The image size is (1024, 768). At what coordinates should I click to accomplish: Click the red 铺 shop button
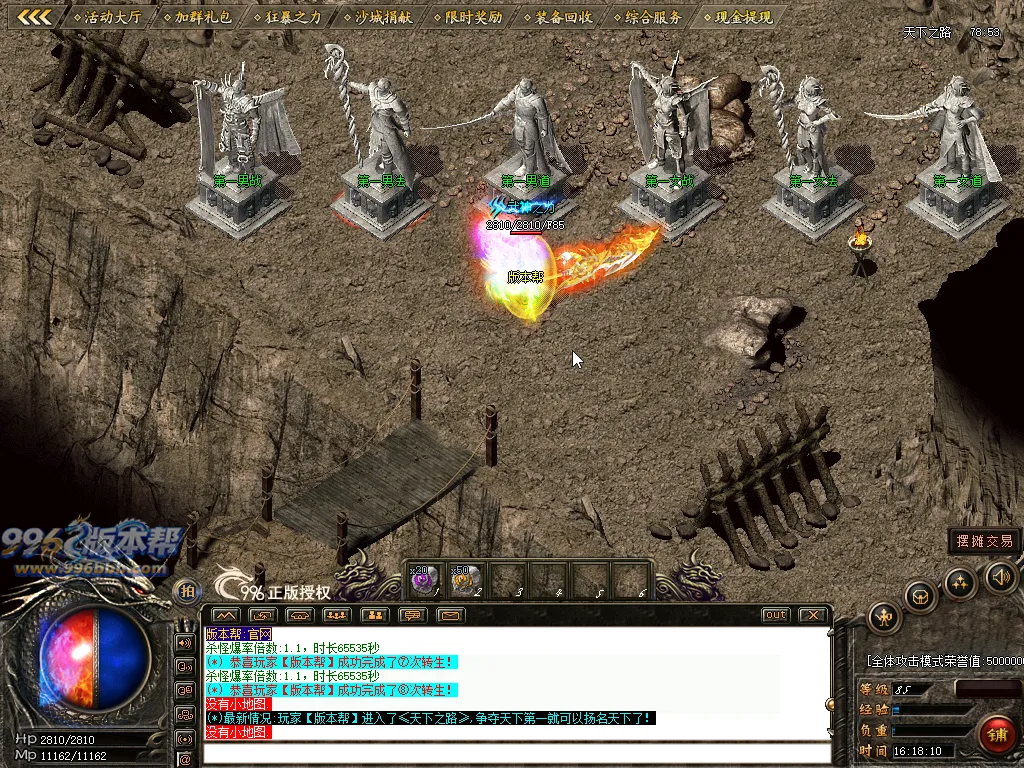(x=995, y=734)
